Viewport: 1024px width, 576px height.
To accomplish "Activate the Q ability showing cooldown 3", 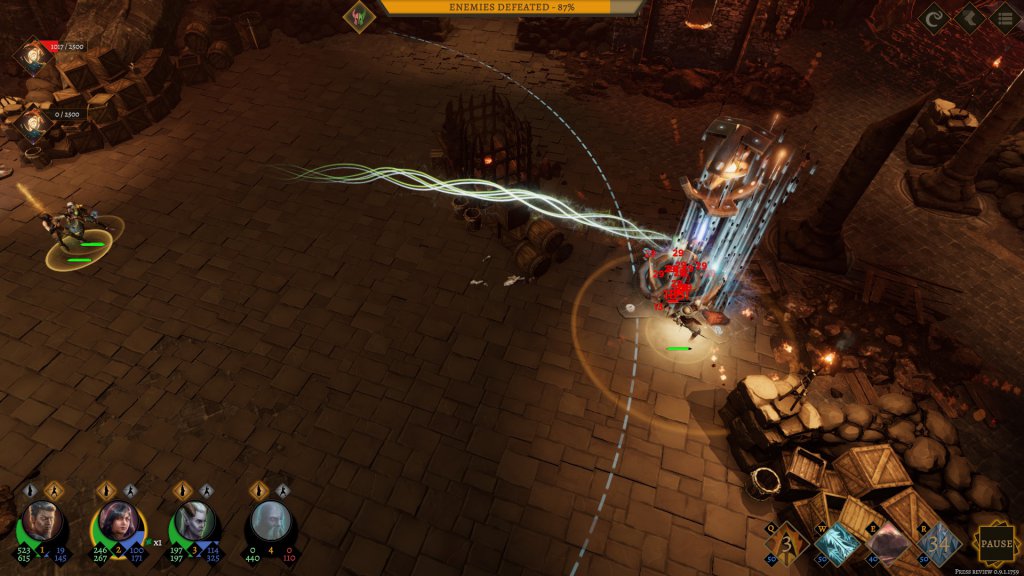I will 786,544.
